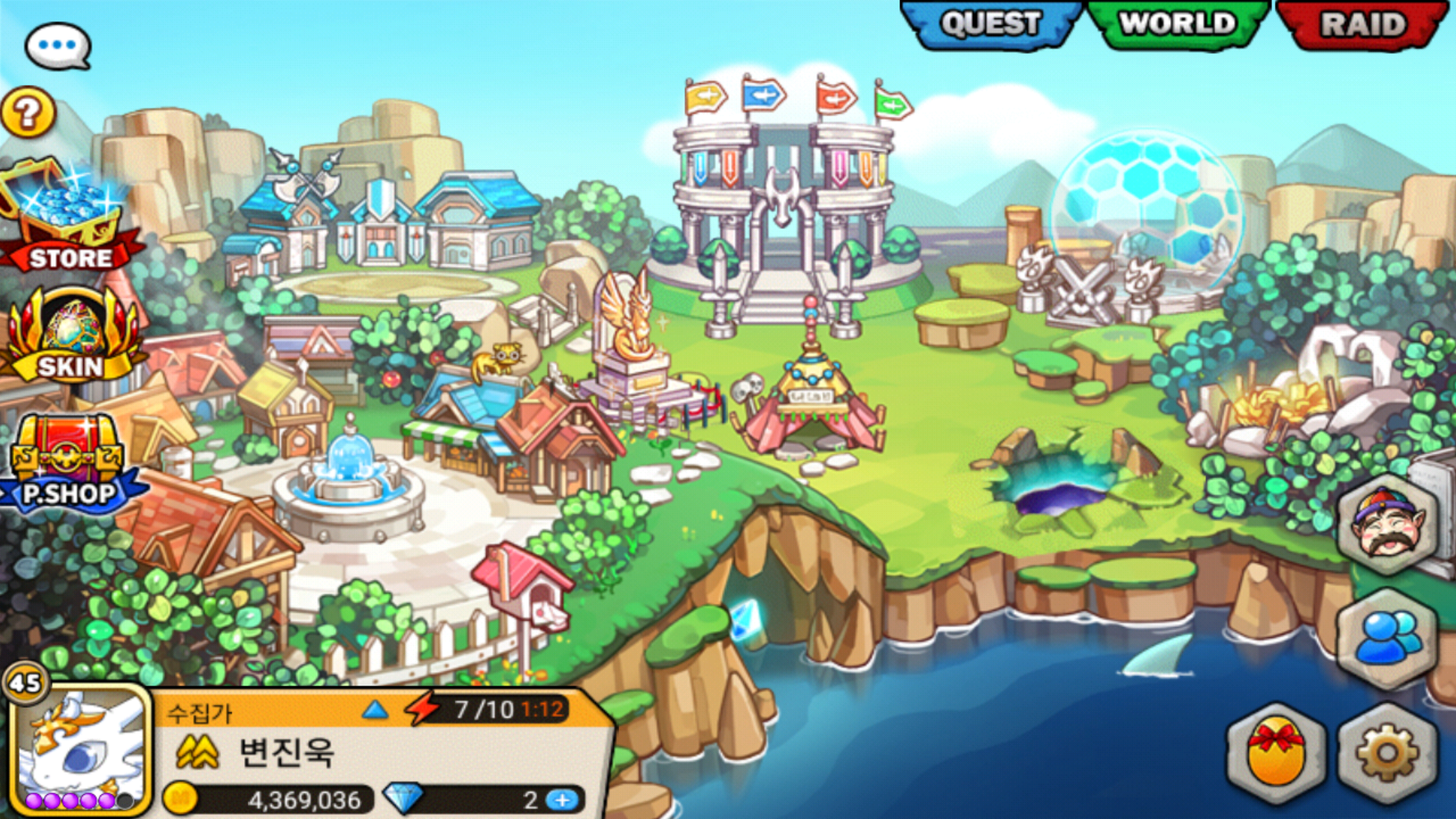Open the friends list icon
This screenshot has height=819, width=1456.
click(x=1386, y=639)
